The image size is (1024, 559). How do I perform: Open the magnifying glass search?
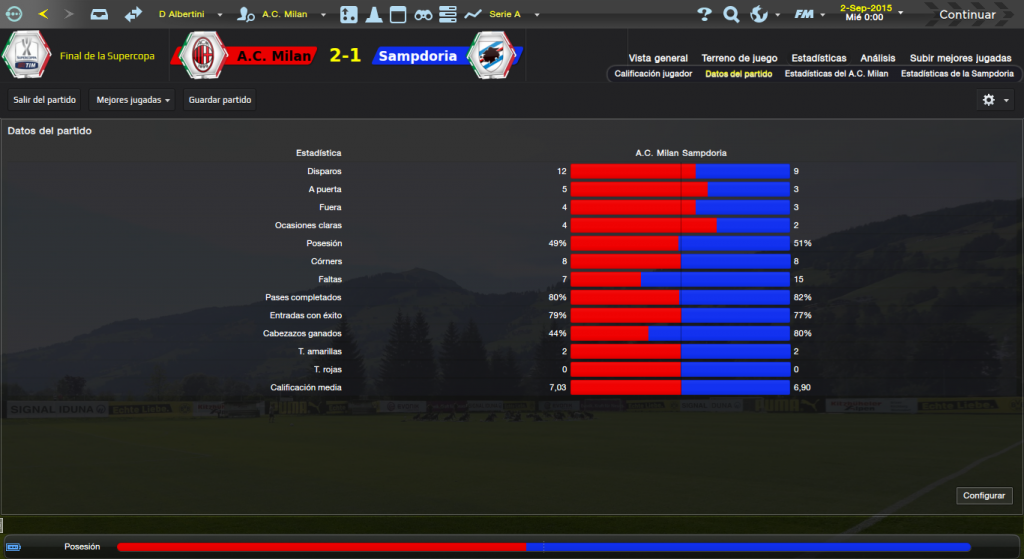(731, 14)
